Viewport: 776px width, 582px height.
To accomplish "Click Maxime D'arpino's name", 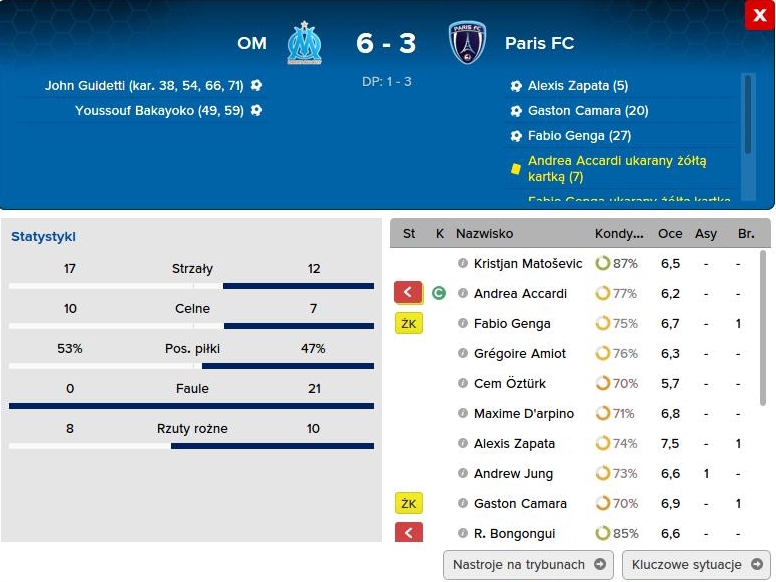I will (523, 414).
